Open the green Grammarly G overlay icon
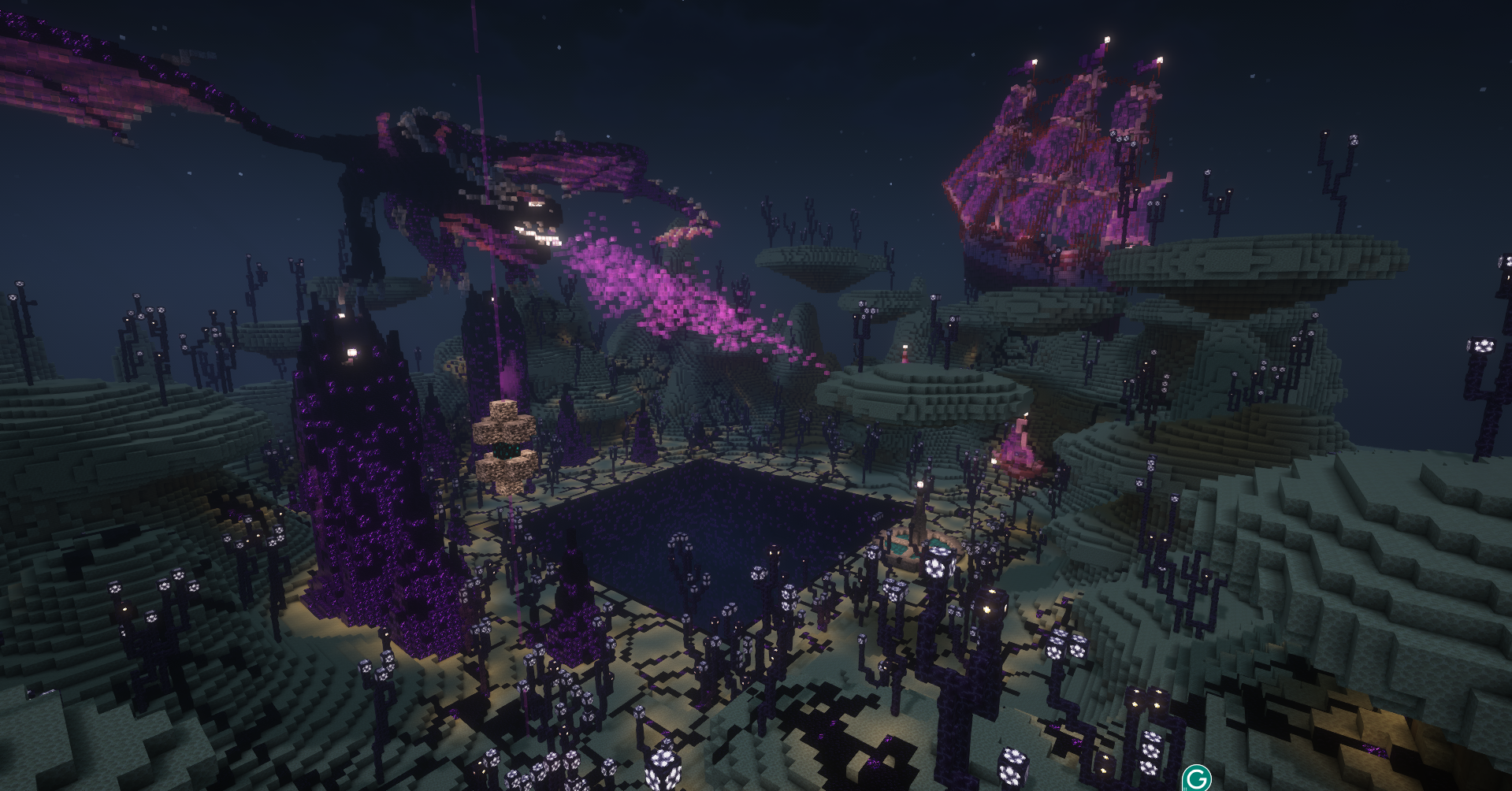 tap(1196, 778)
